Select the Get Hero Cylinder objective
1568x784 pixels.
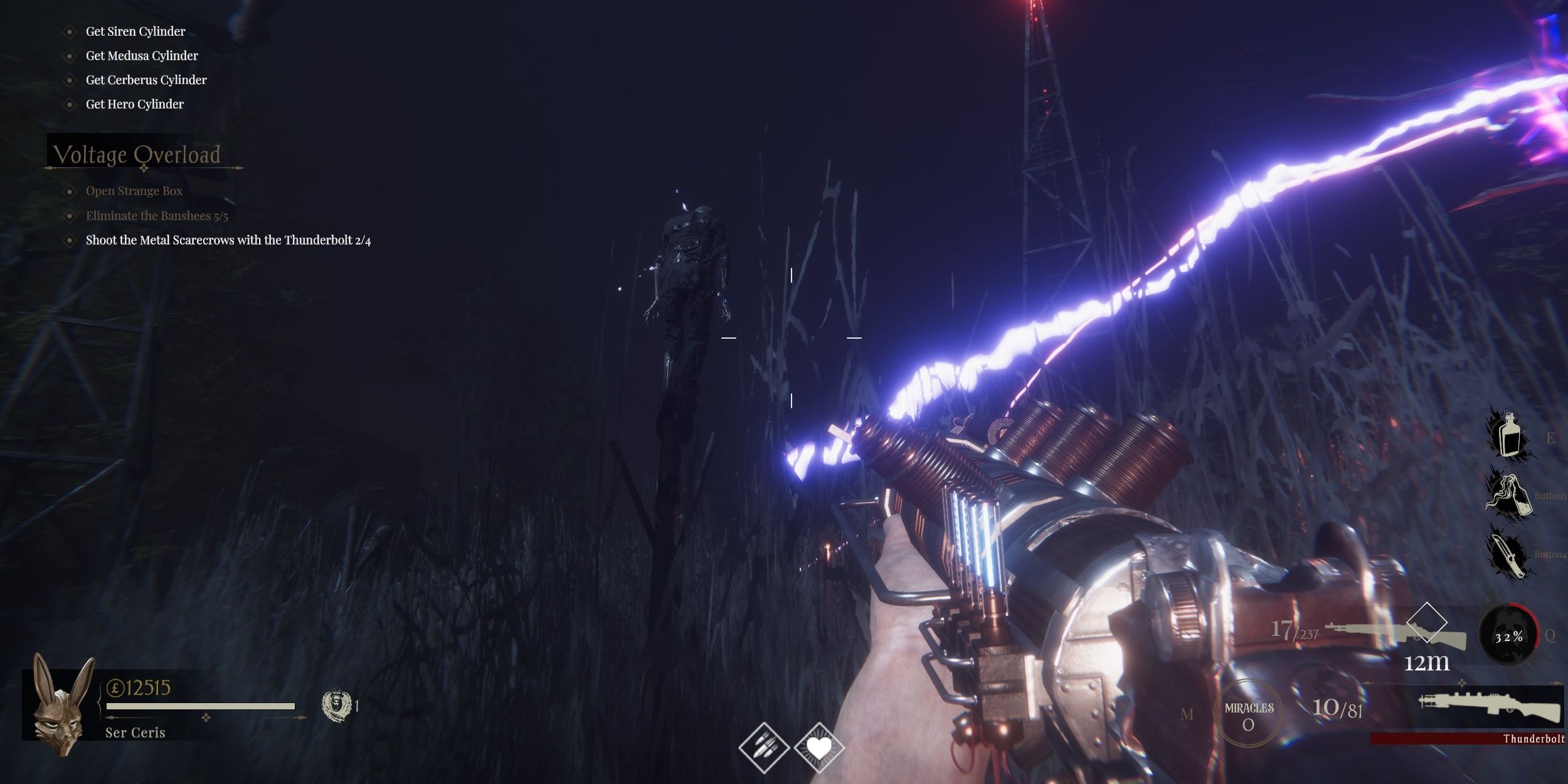pos(134,104)
